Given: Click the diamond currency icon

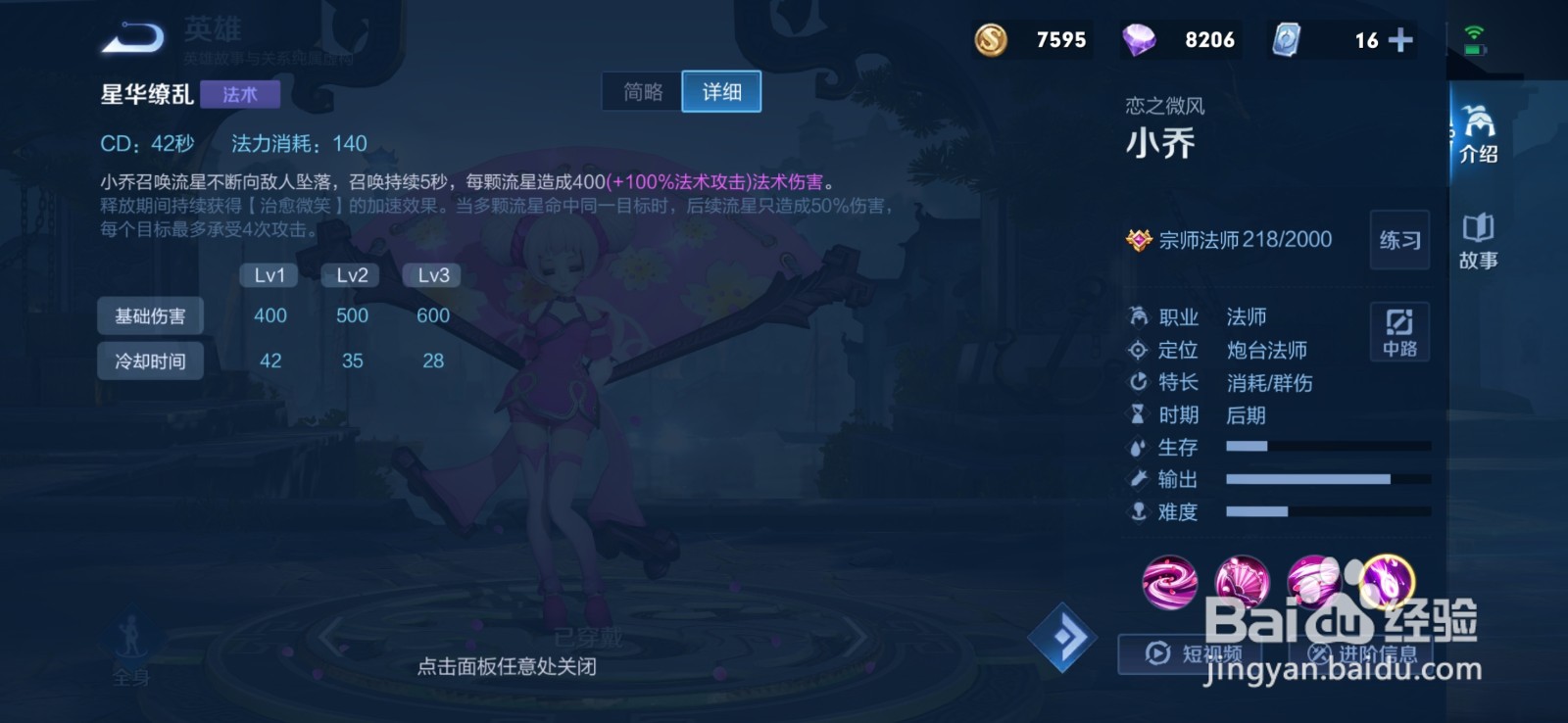Looking at the screenshot, I should click(1140, 40).
